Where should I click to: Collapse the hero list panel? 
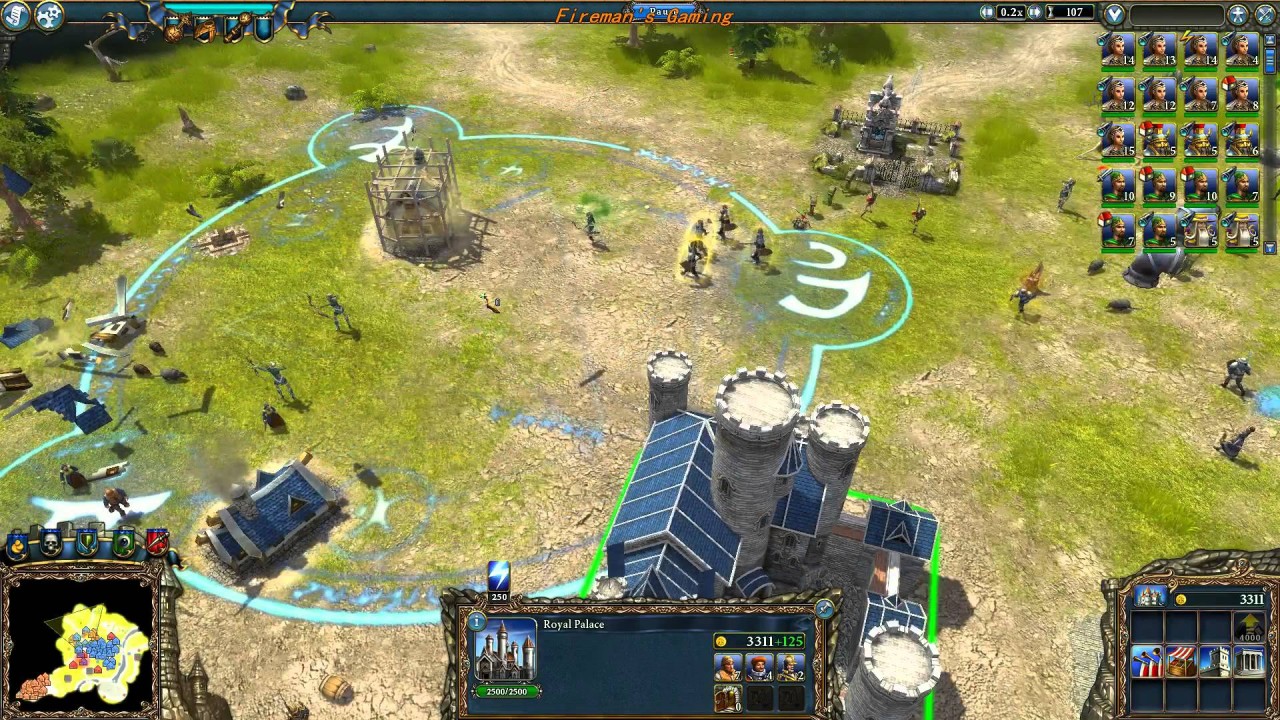point(1114,14)
